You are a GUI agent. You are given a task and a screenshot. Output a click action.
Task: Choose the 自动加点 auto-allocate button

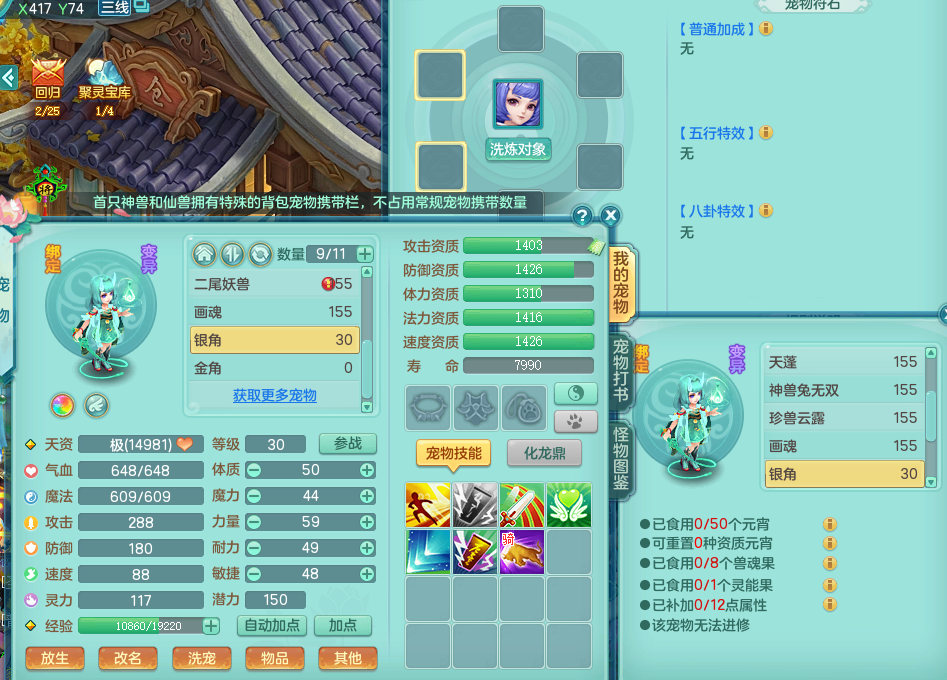tap(270, 626)
